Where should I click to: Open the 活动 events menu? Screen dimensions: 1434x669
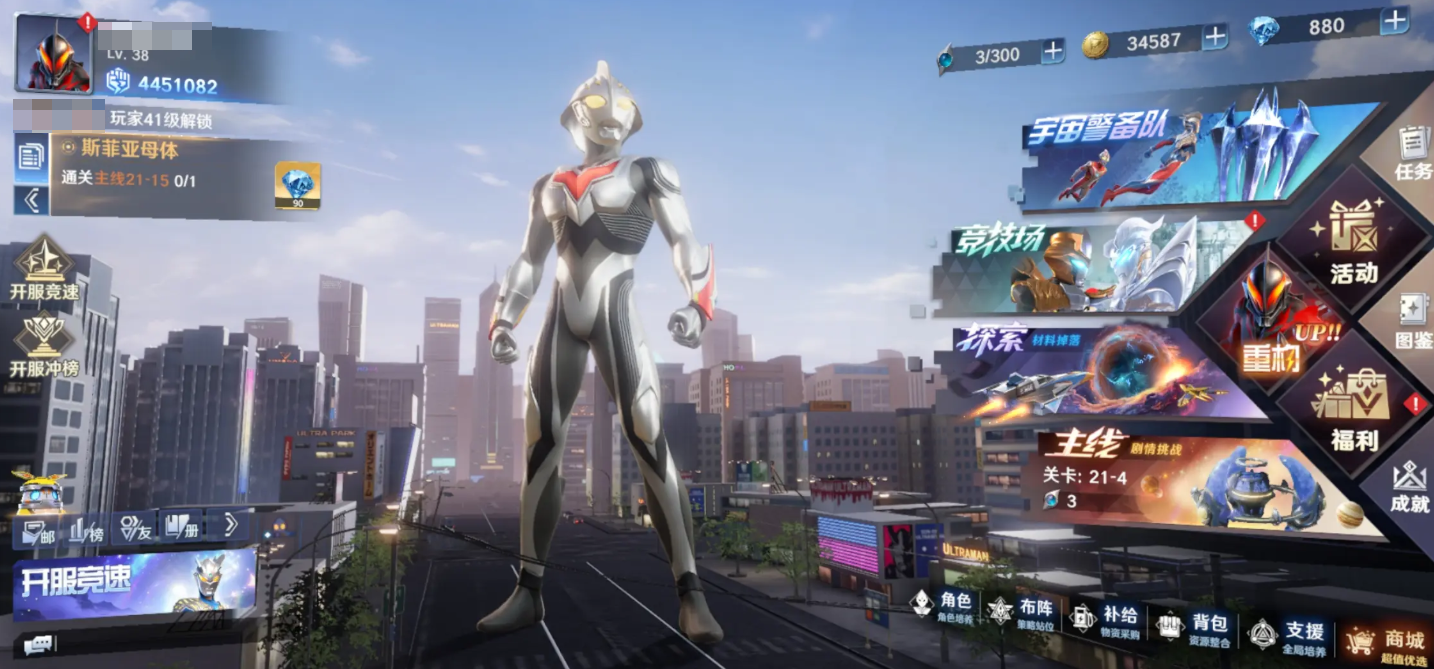pyautogui.click(x=1354, y=245)
